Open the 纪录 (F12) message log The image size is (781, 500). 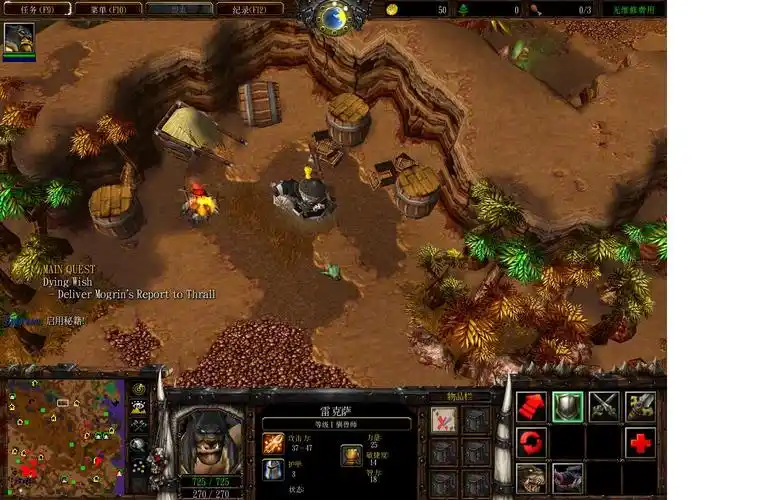pos(249,8)
